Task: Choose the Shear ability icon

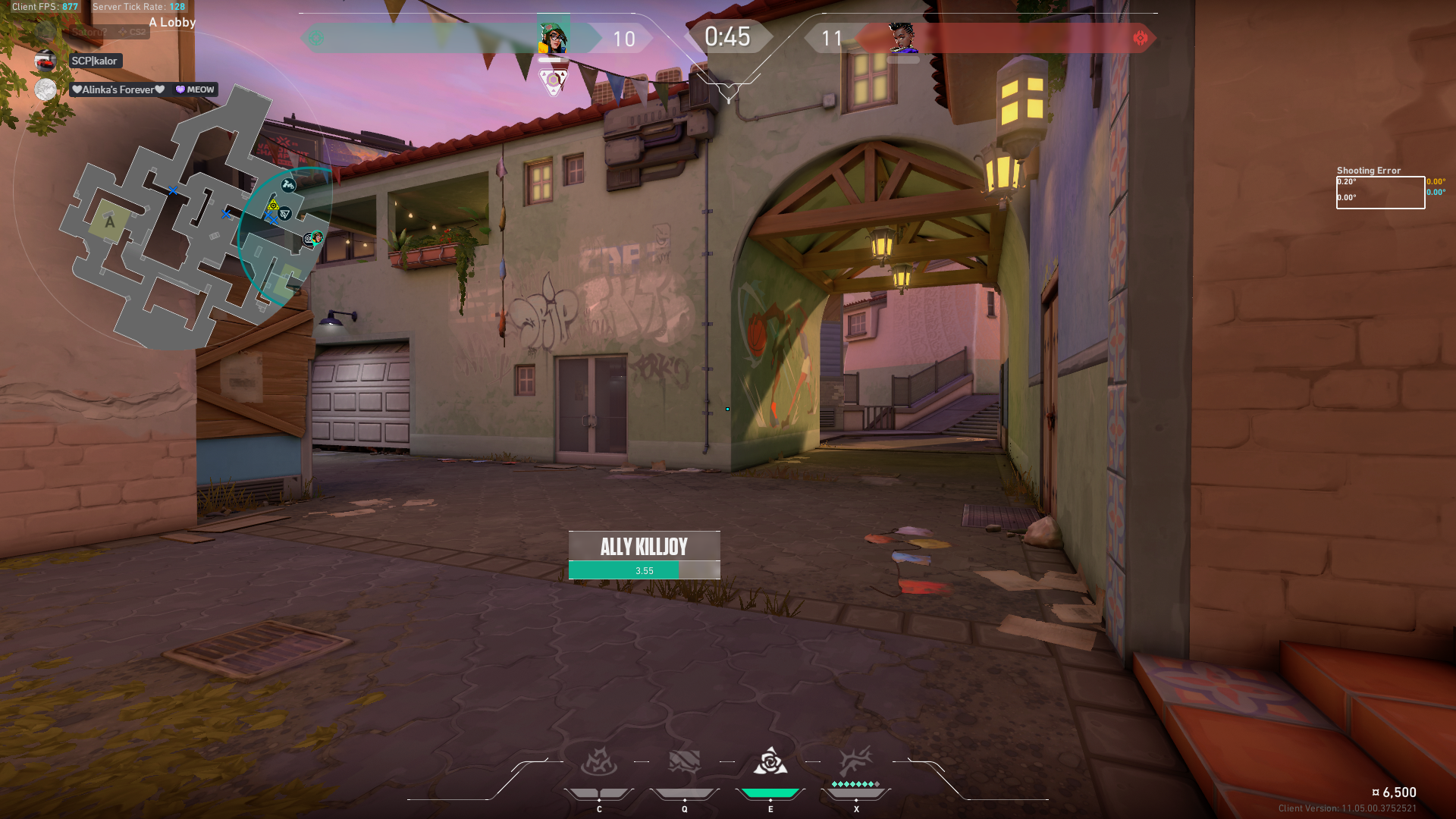Action: 684,762
